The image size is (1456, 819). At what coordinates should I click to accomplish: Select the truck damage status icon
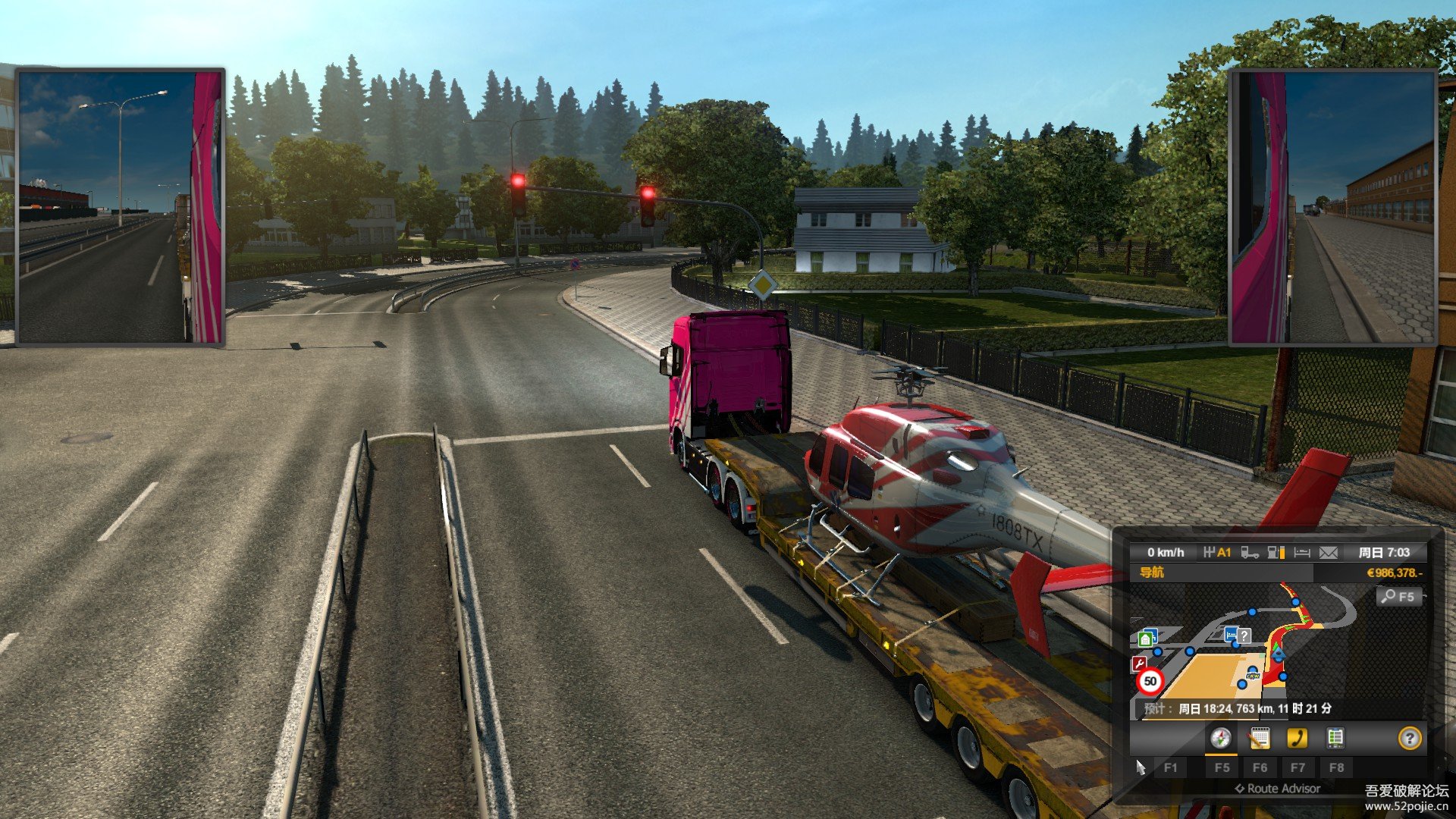click(1250, 553)
